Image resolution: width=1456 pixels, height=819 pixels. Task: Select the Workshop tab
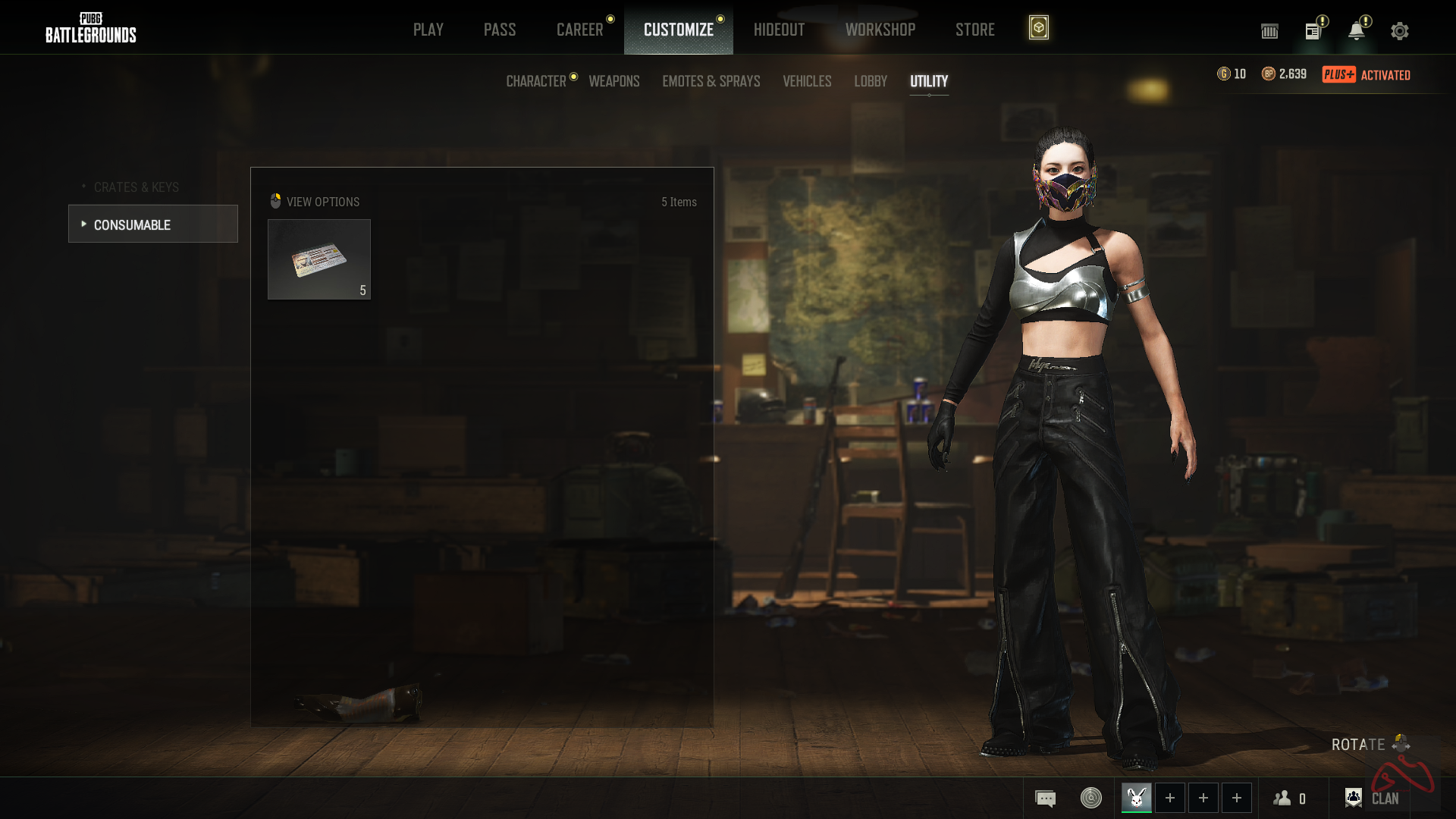880,30
